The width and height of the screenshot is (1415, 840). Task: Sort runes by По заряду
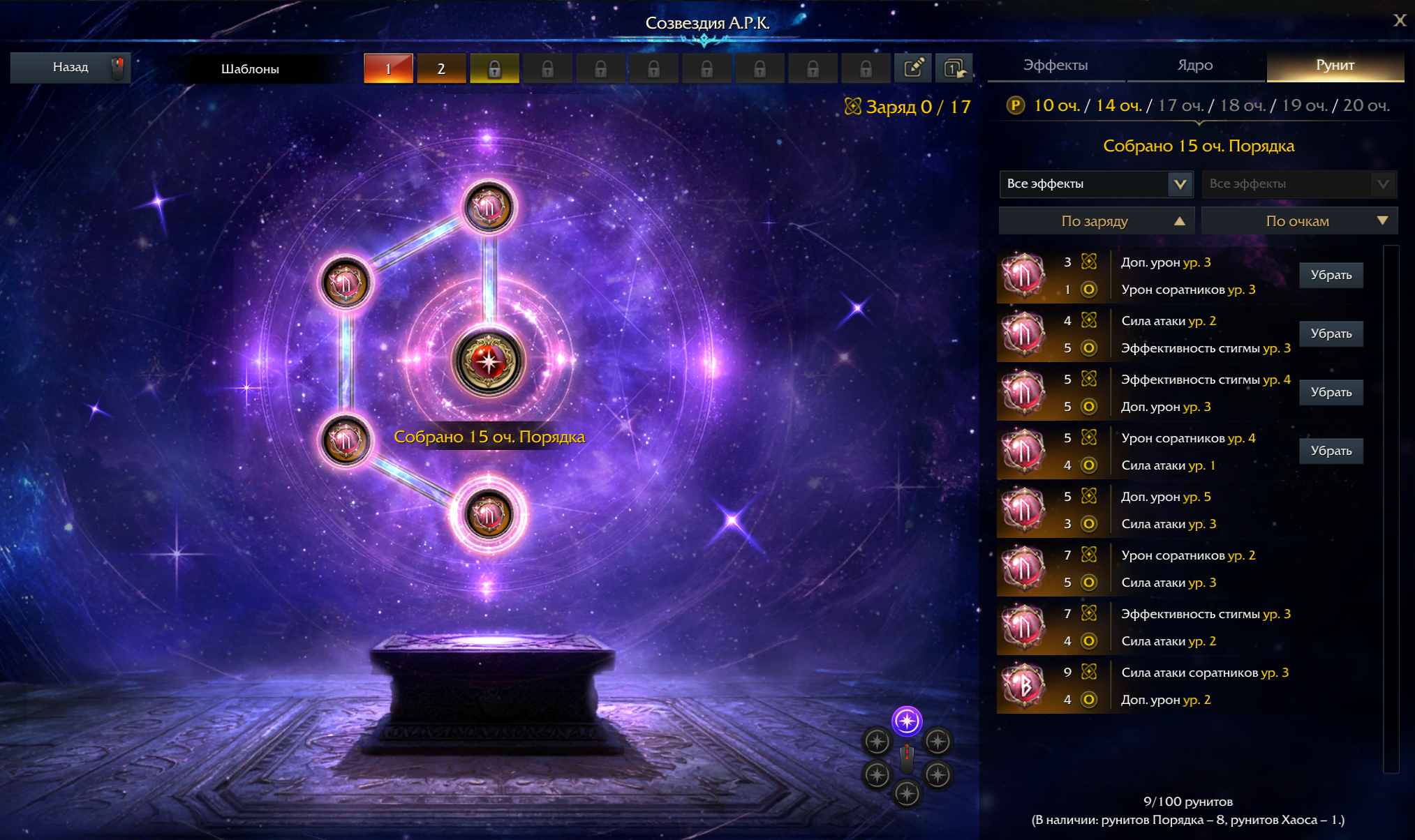click(x=1096, y=221)
